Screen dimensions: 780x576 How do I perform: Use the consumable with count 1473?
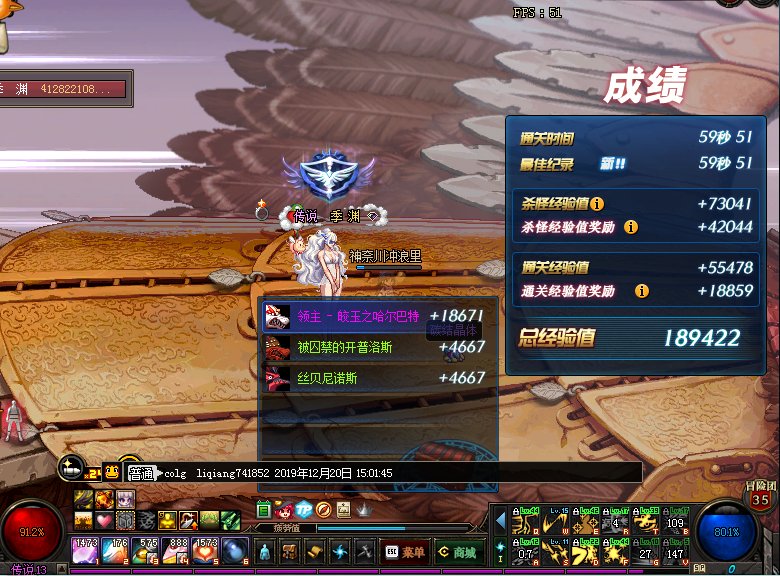(x=84, y=551)
